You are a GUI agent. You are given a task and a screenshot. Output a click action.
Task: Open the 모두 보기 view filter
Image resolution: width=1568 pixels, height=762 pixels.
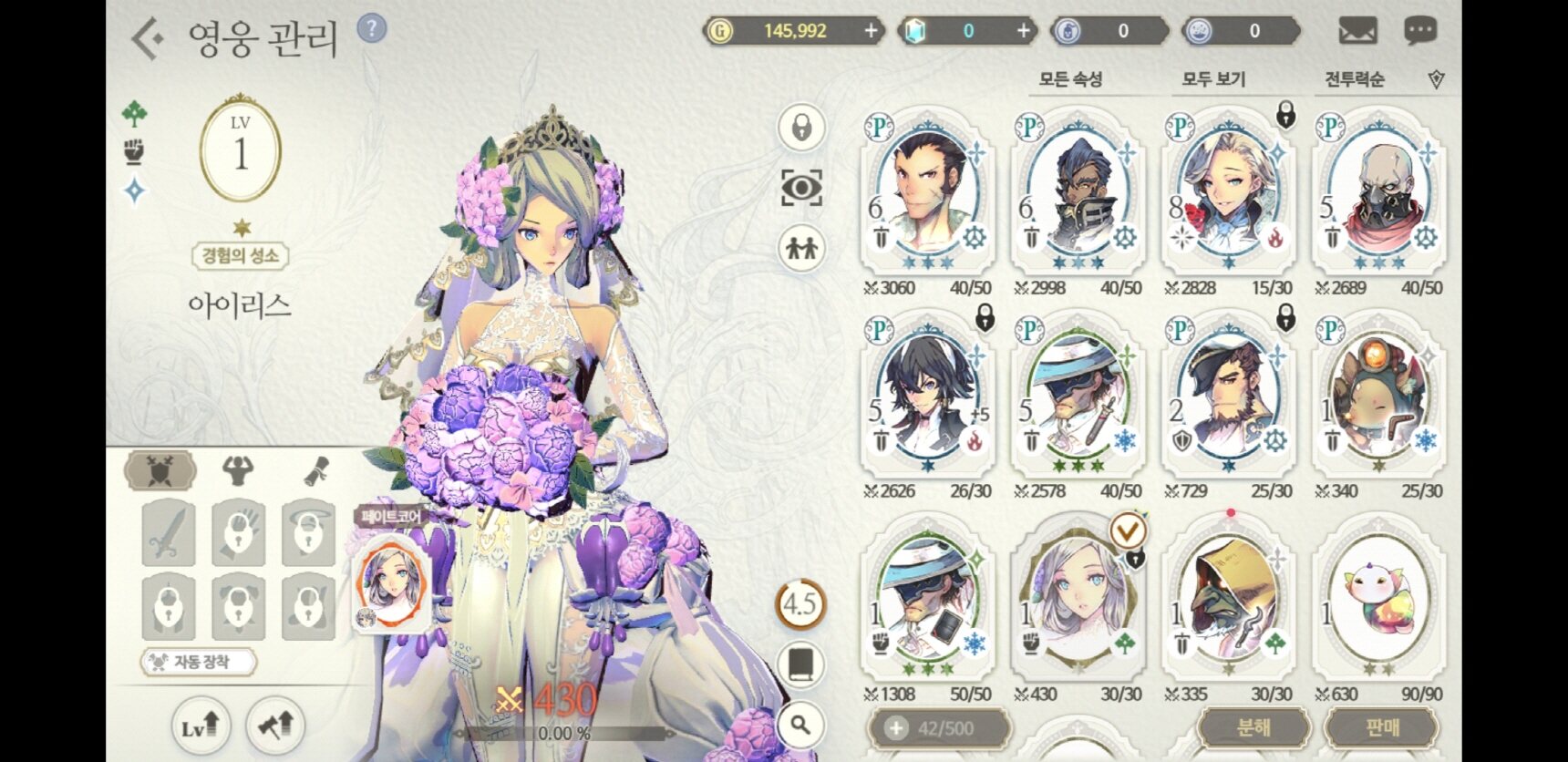1213,80
